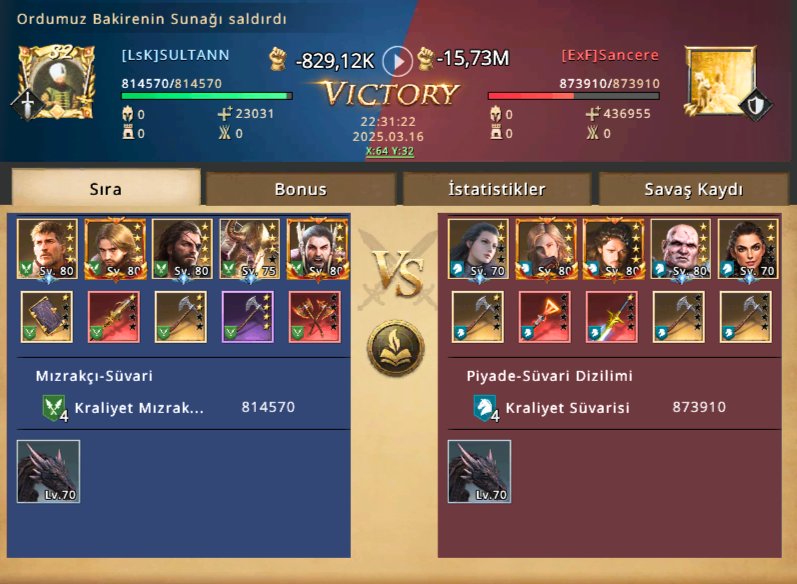Image resolution: width=797 pixels, height=584 pixels.
Task: Select the bald defender hero portrait
Action: tap(680, 249)
